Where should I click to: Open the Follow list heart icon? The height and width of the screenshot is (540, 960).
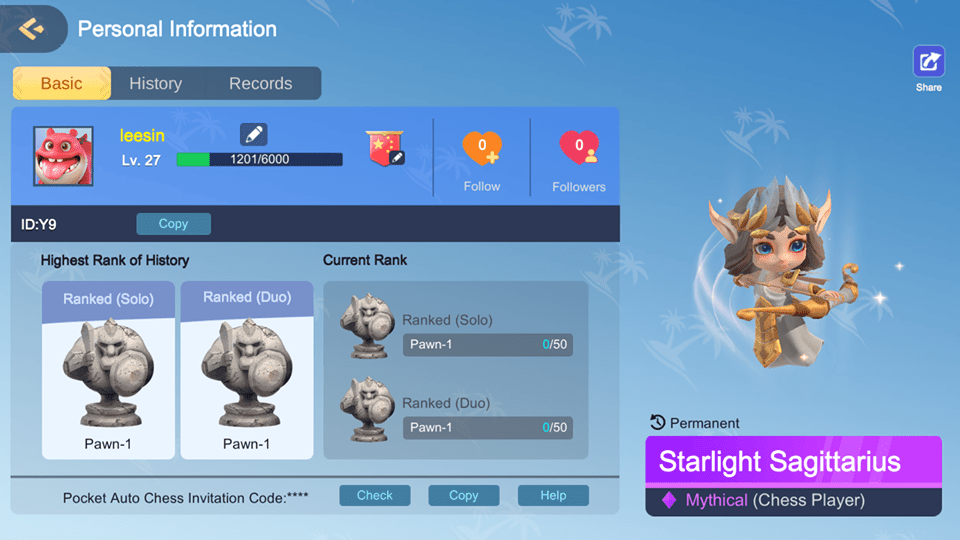[x=482, y=150]
